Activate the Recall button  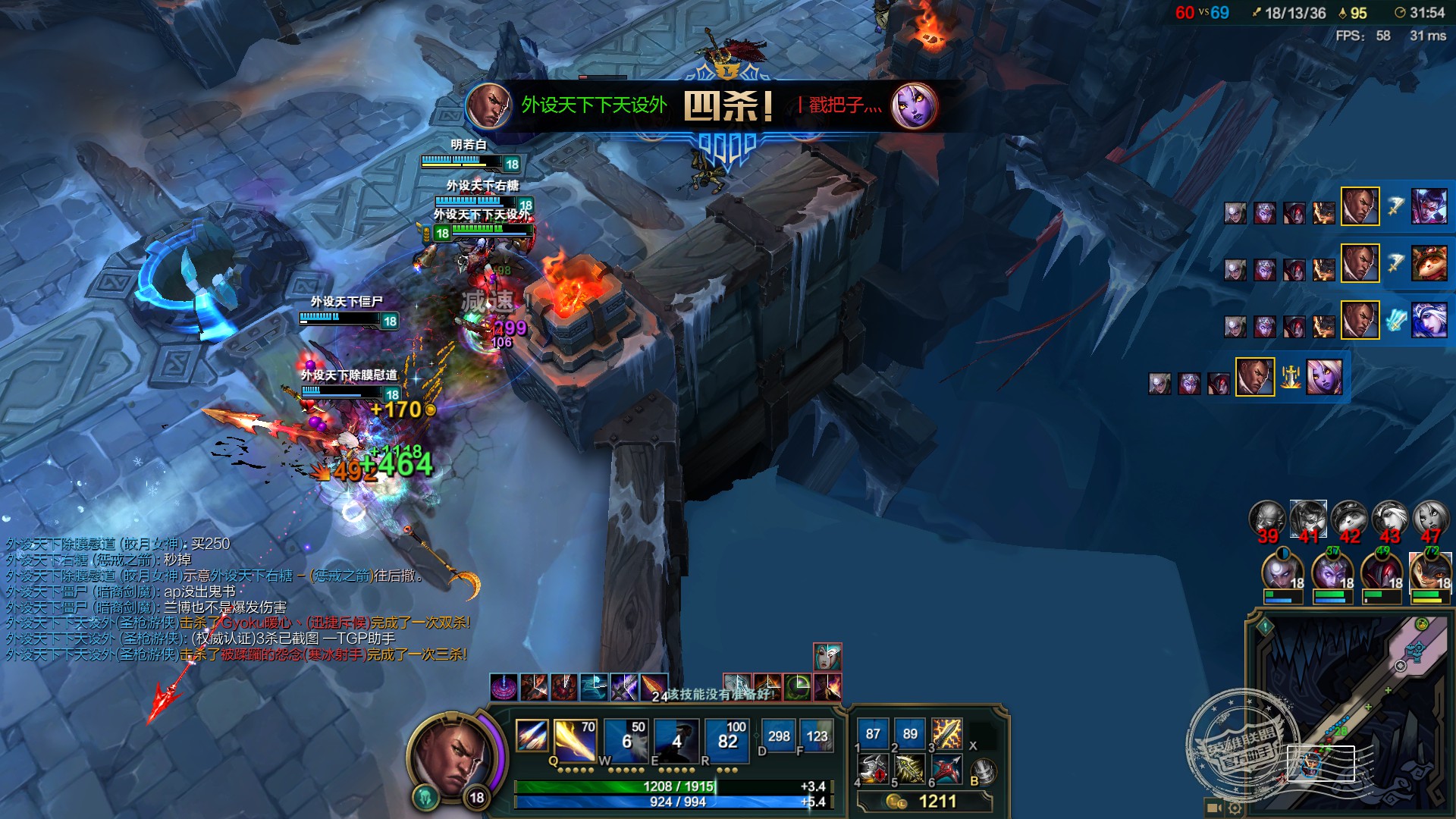pyautogui.click(x=983, y=772)
